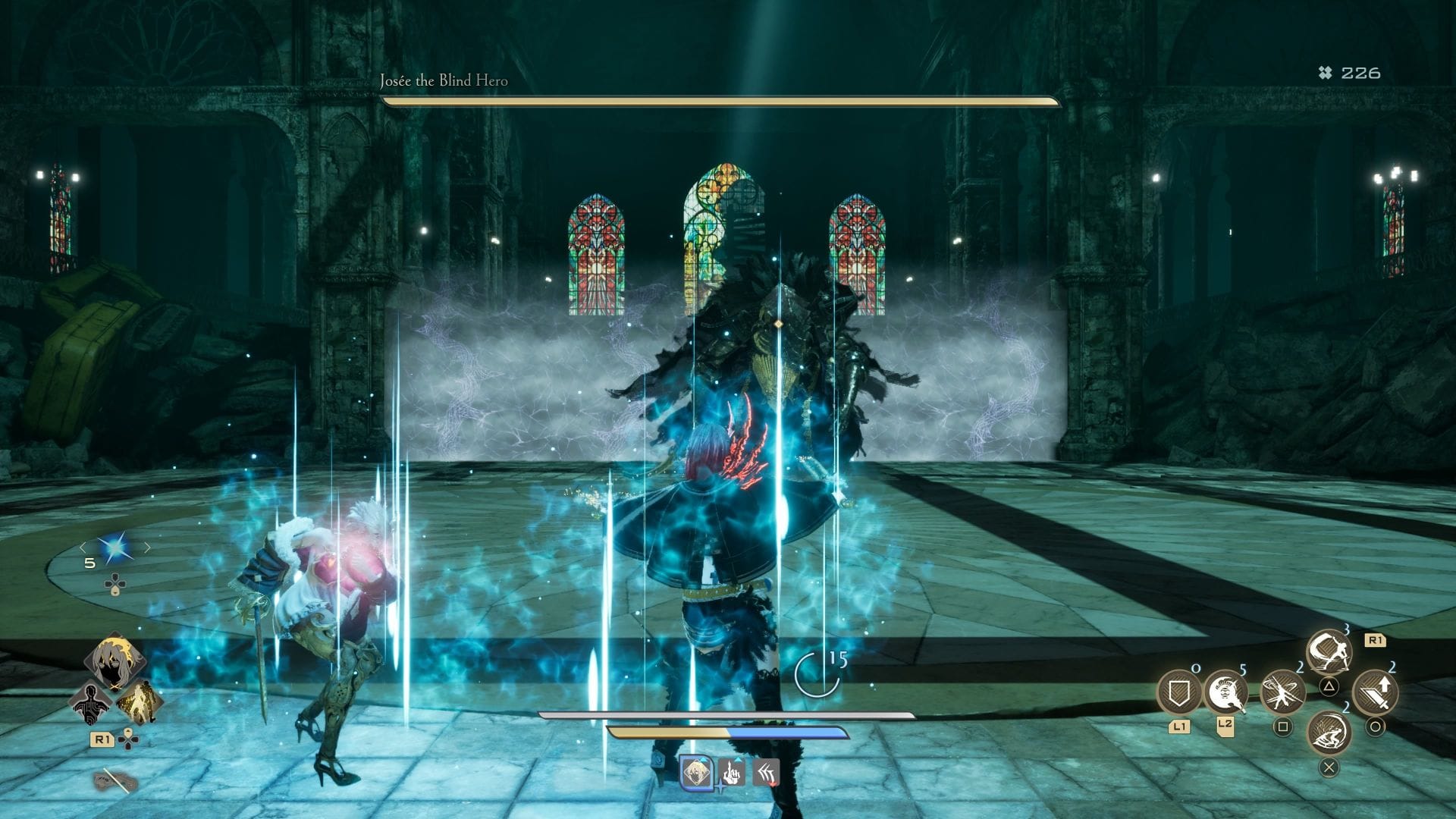Viewport: 1456px width, 819px height.
Task: Click the highlighted character portrait status icon
Action: [x=695, y=773]
